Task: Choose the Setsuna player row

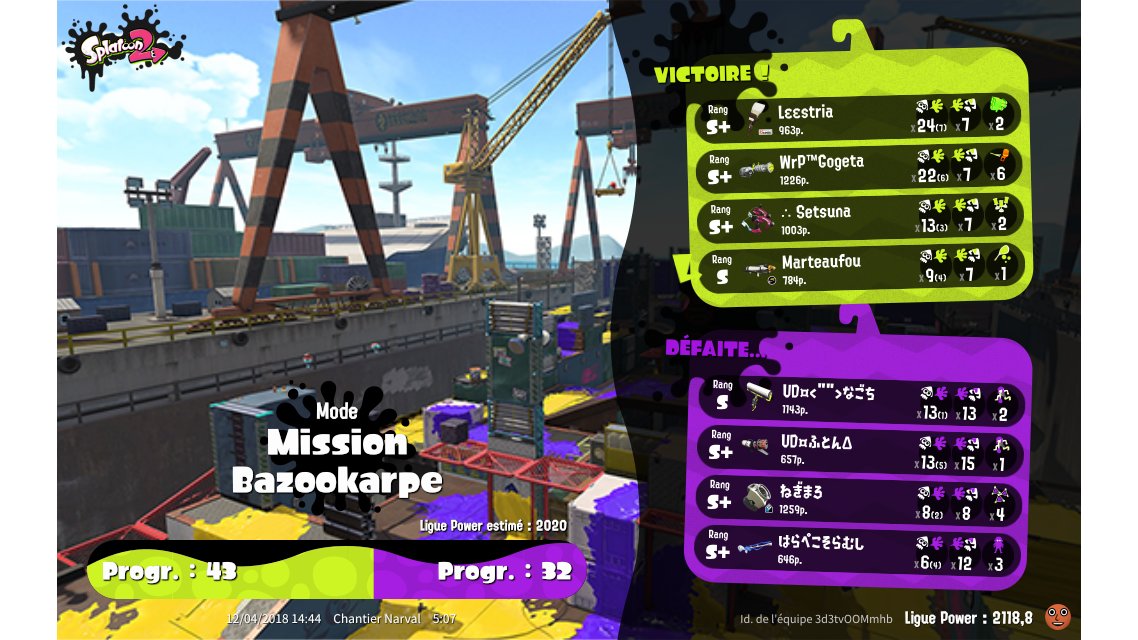Action: pos(860,219)
